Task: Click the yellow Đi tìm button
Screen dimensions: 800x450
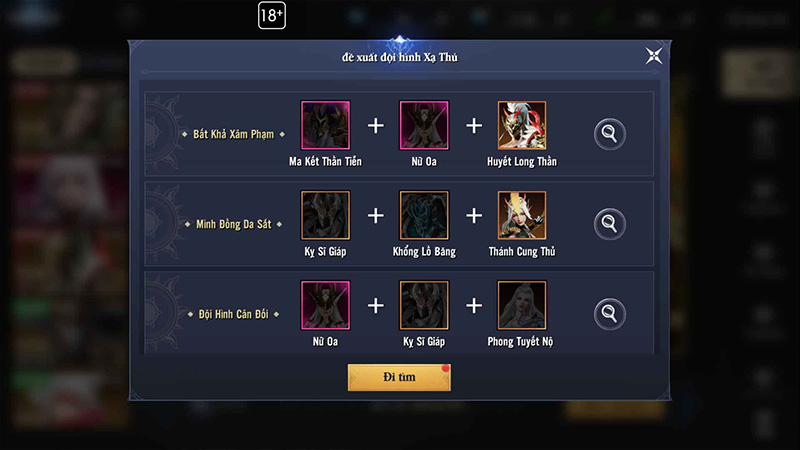Action: click(x=399, y=377)
